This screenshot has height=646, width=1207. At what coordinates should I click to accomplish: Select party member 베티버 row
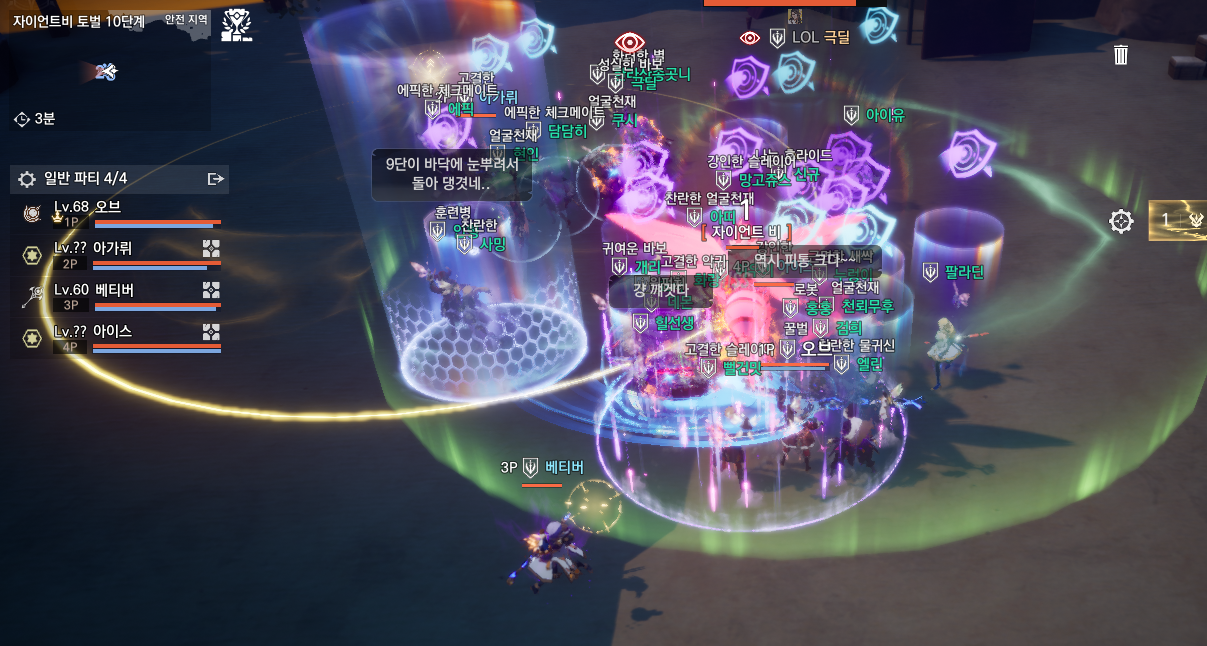click(120, 296)
